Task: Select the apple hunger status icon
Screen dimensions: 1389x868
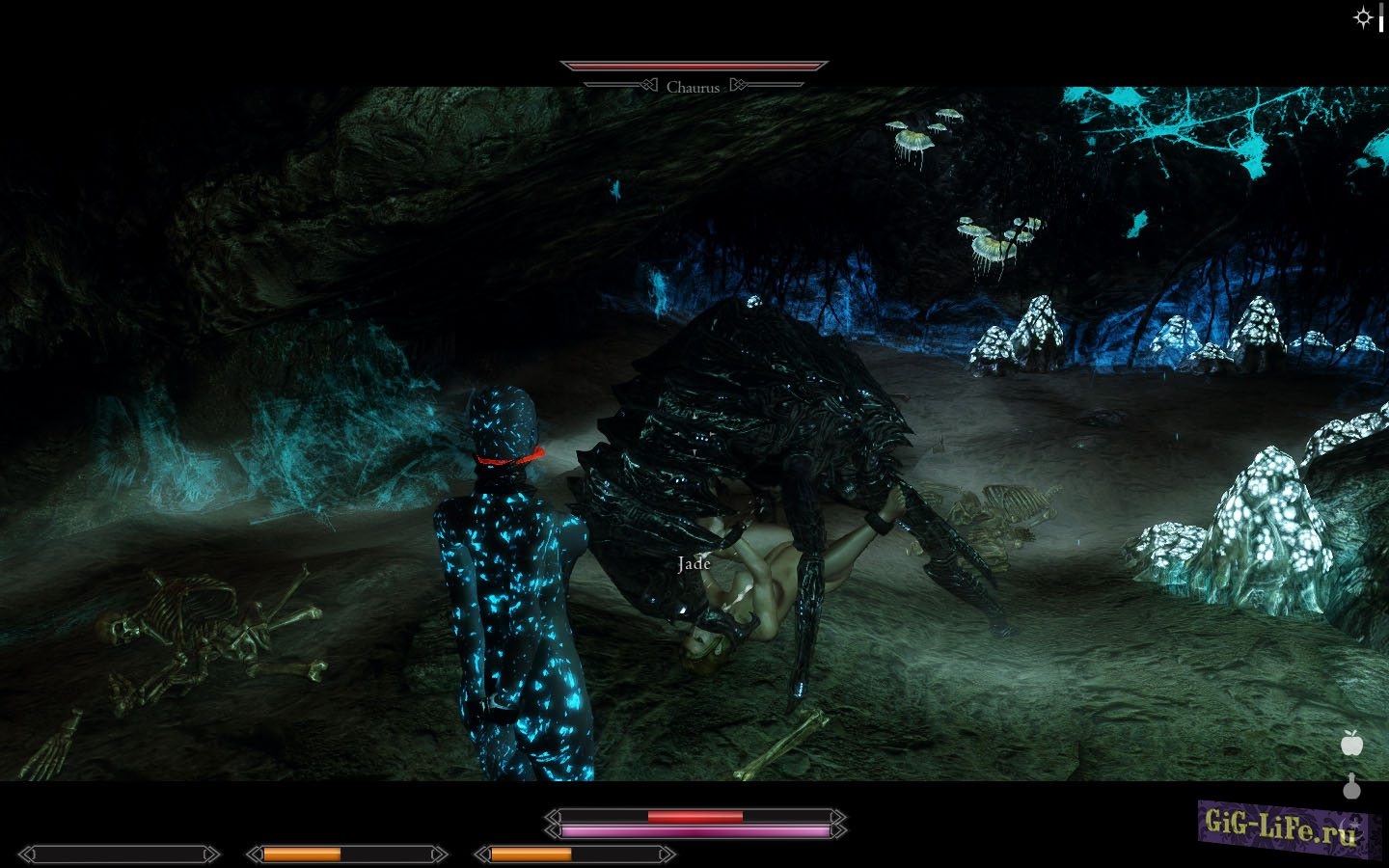Action: tap(1352, 743)
